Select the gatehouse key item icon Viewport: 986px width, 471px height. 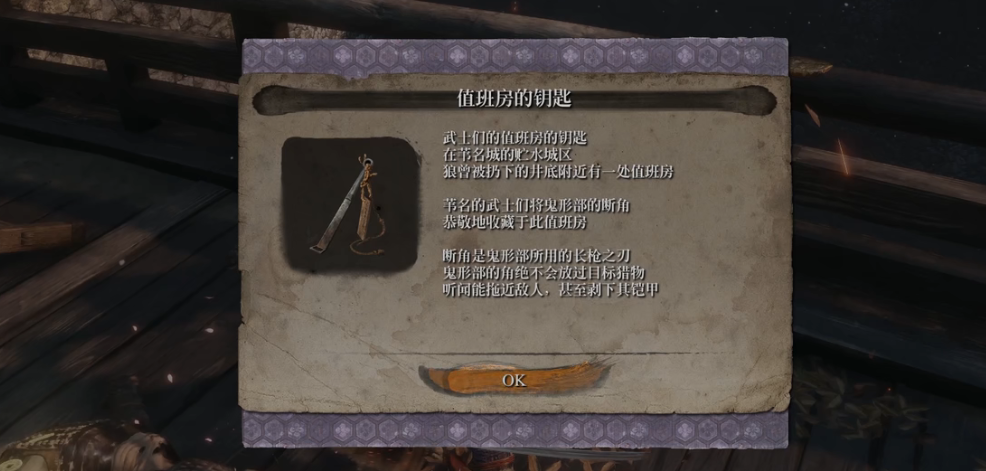click(x=349, y=205)
